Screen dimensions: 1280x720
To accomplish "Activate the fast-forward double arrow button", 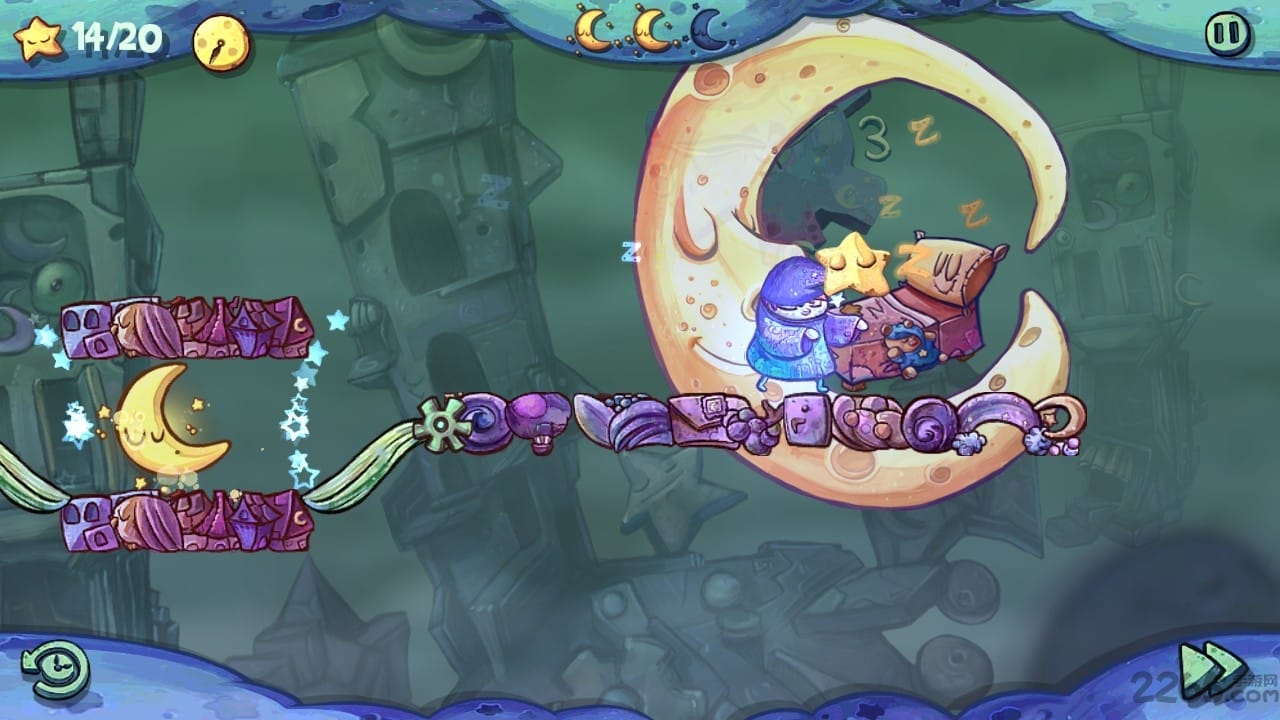I will click(x=1211, y=665).
